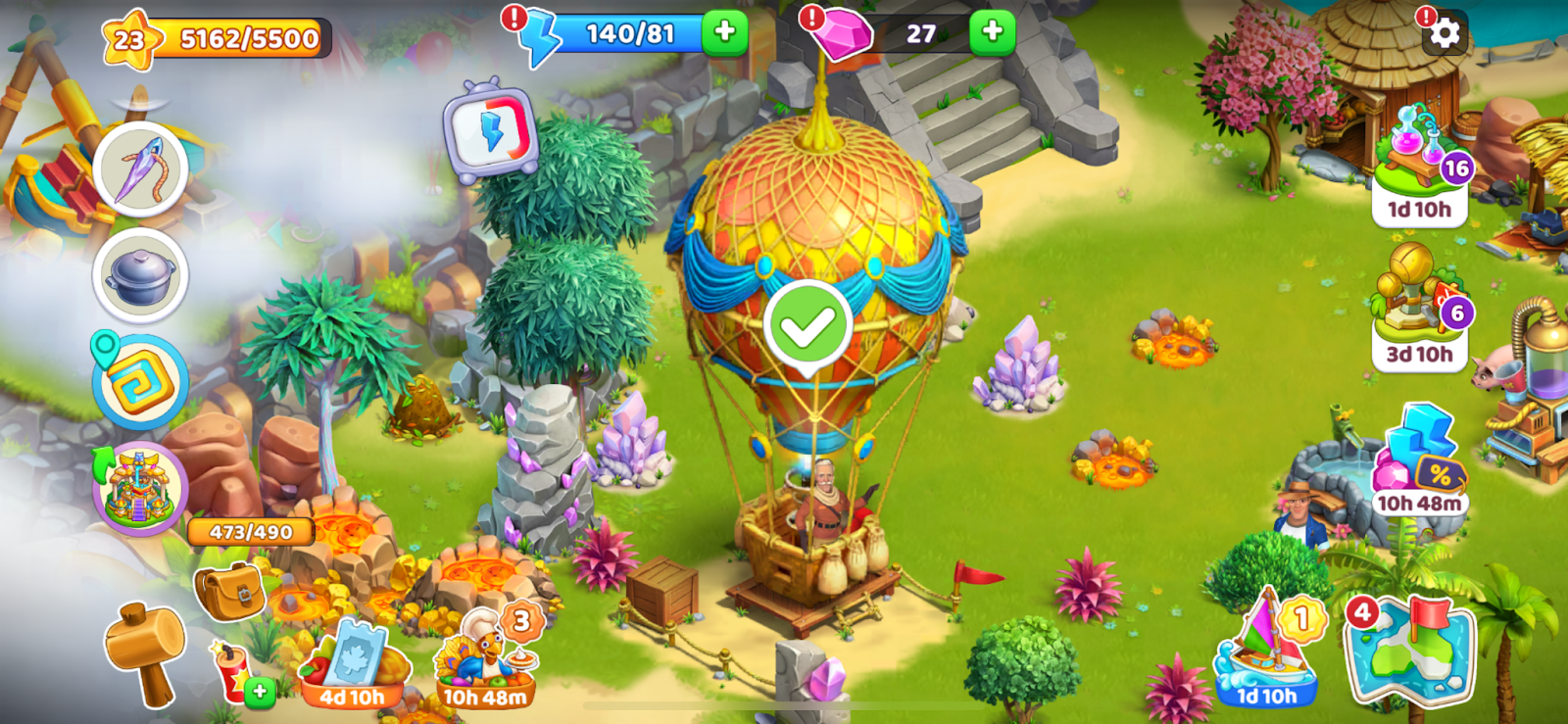Viewport: 1568px width, 724px height.
Task: Open the spiral map marker quest
Action: (x=141, y=383)
